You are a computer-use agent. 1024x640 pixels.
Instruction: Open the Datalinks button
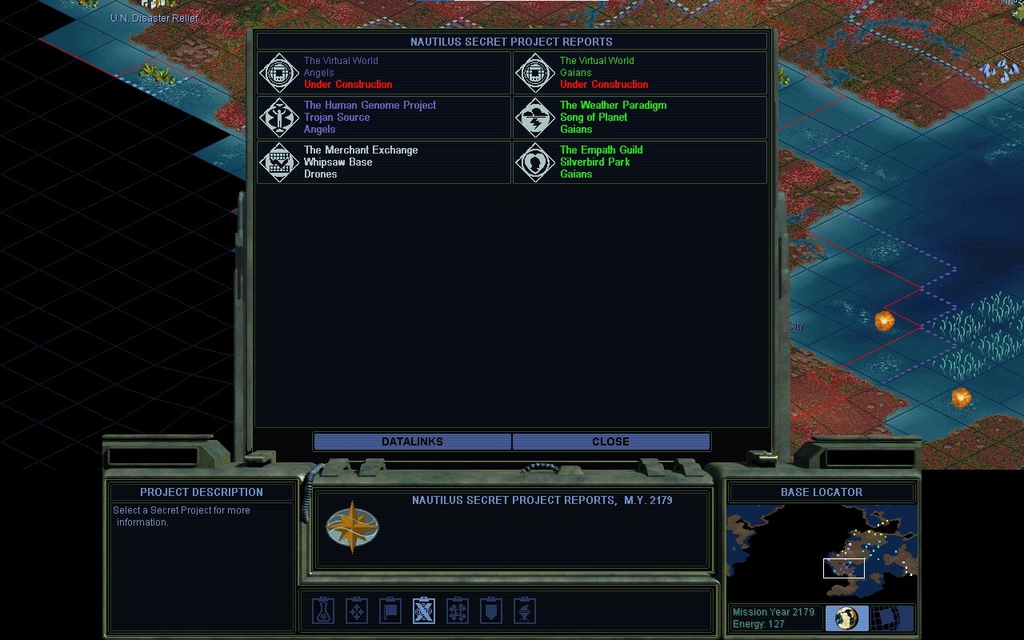412,442
